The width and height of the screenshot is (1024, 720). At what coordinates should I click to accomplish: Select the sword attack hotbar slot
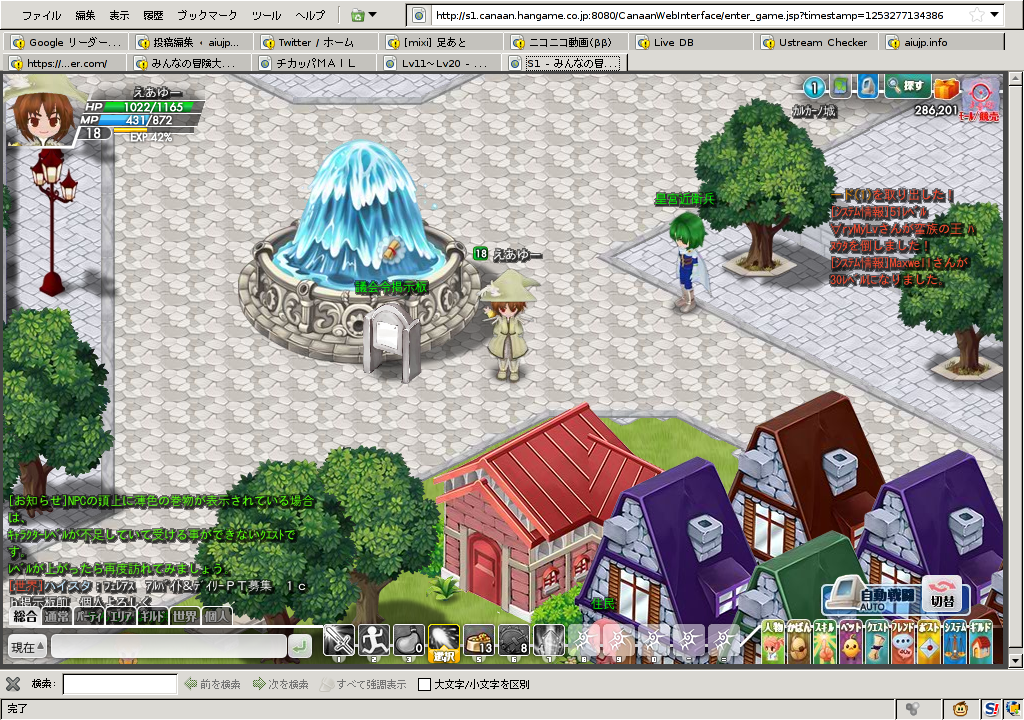(x=340, y=641)
